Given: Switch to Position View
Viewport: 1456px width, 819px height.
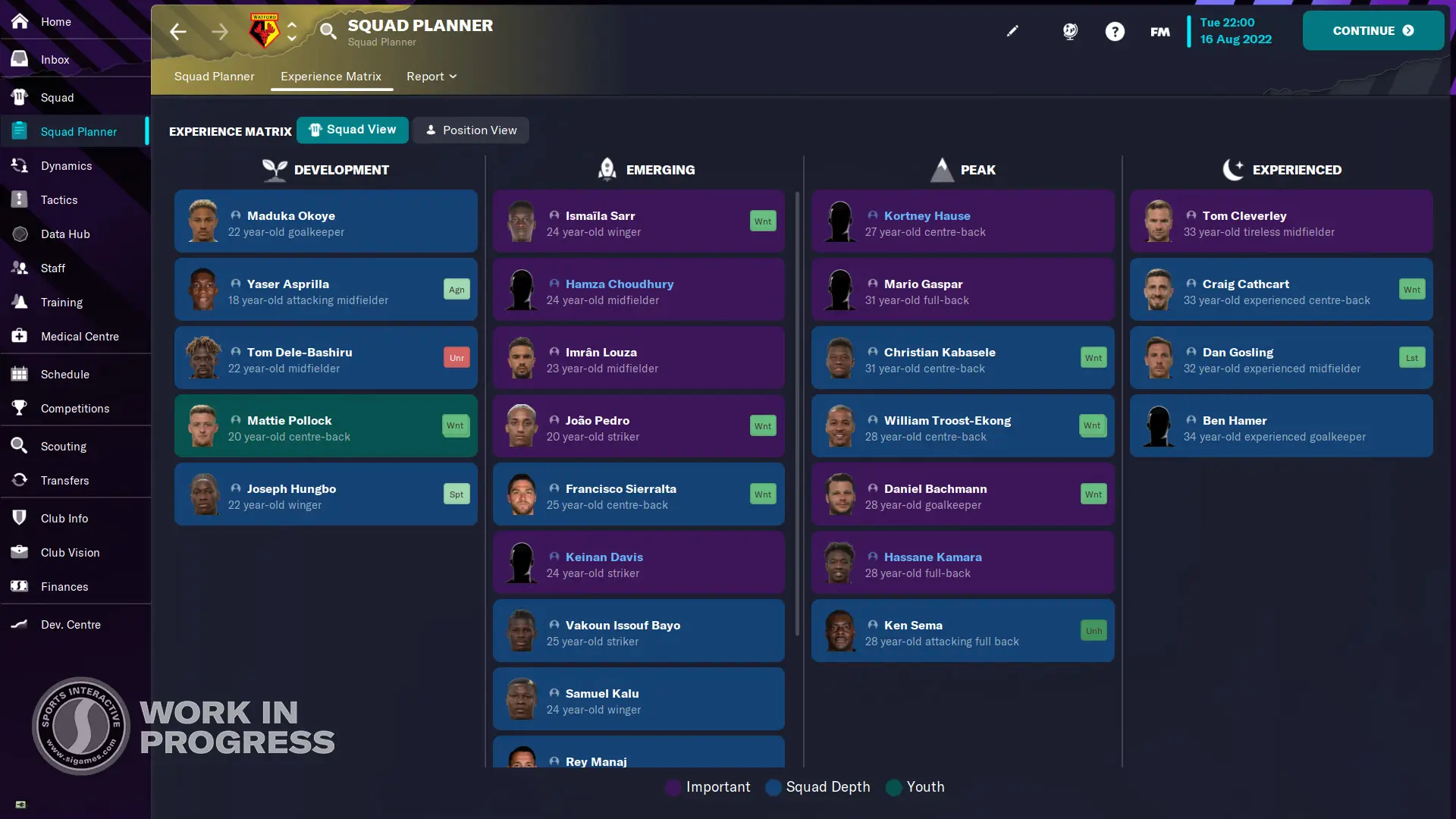Looking at the screenshot, I should coord(471,130).
